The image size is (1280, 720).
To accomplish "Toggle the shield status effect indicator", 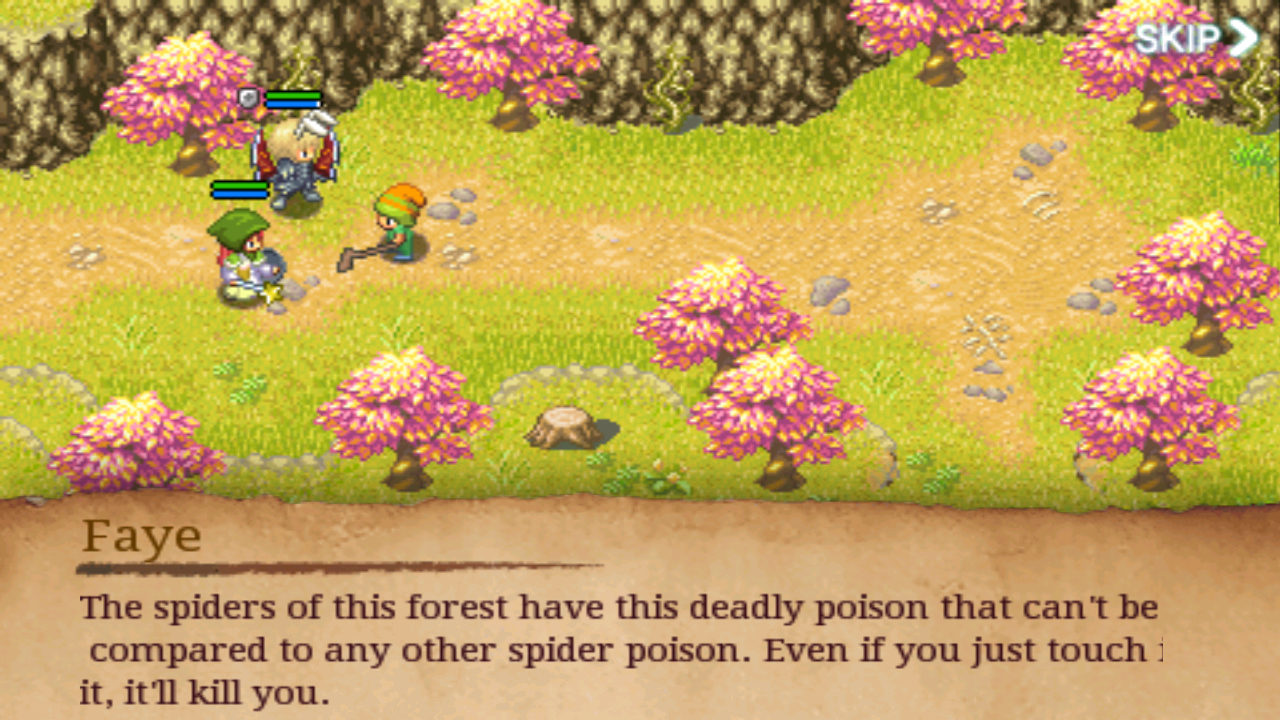I will (248, 98).
